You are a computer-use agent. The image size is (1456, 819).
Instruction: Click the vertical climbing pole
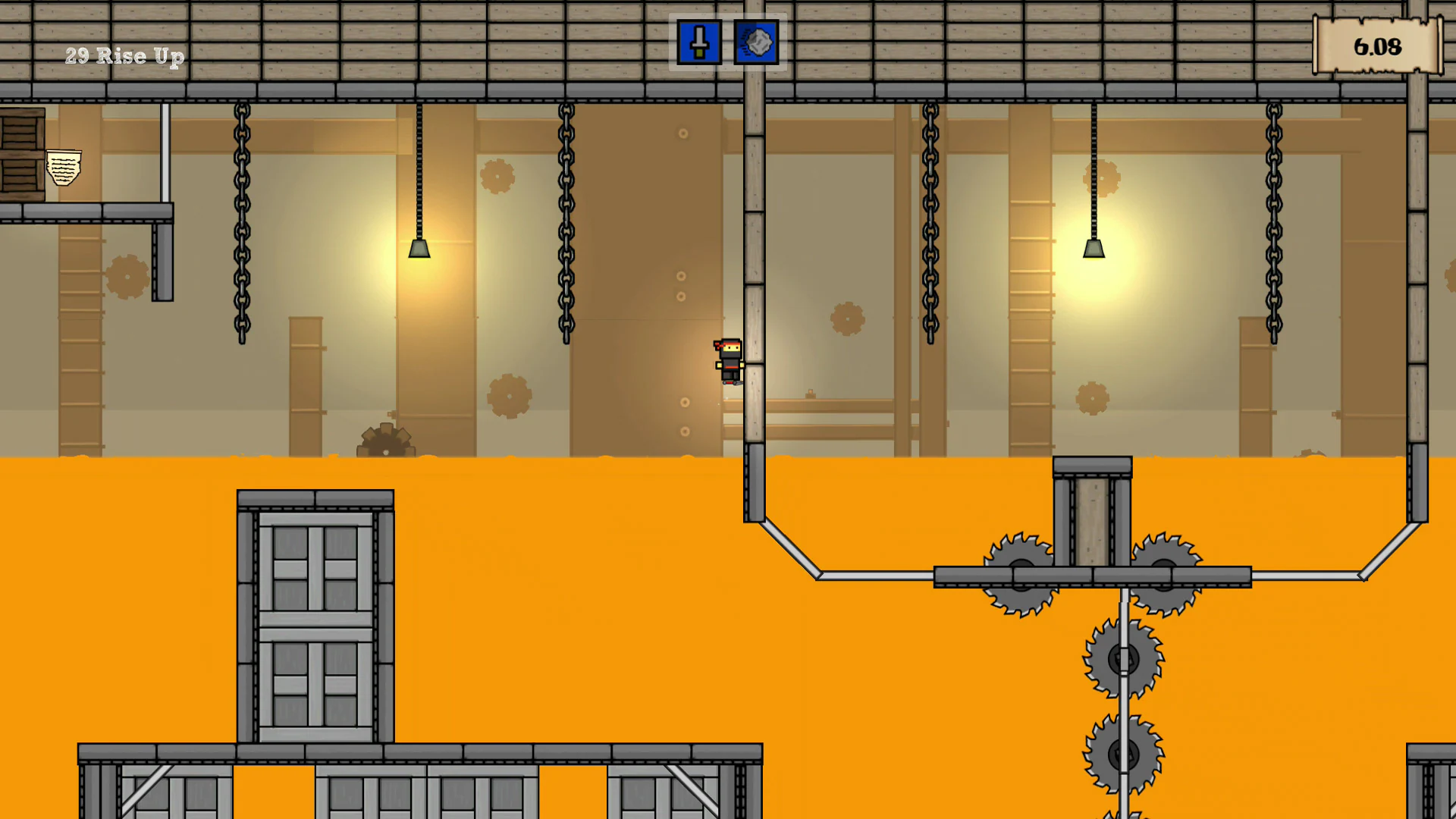755,227
